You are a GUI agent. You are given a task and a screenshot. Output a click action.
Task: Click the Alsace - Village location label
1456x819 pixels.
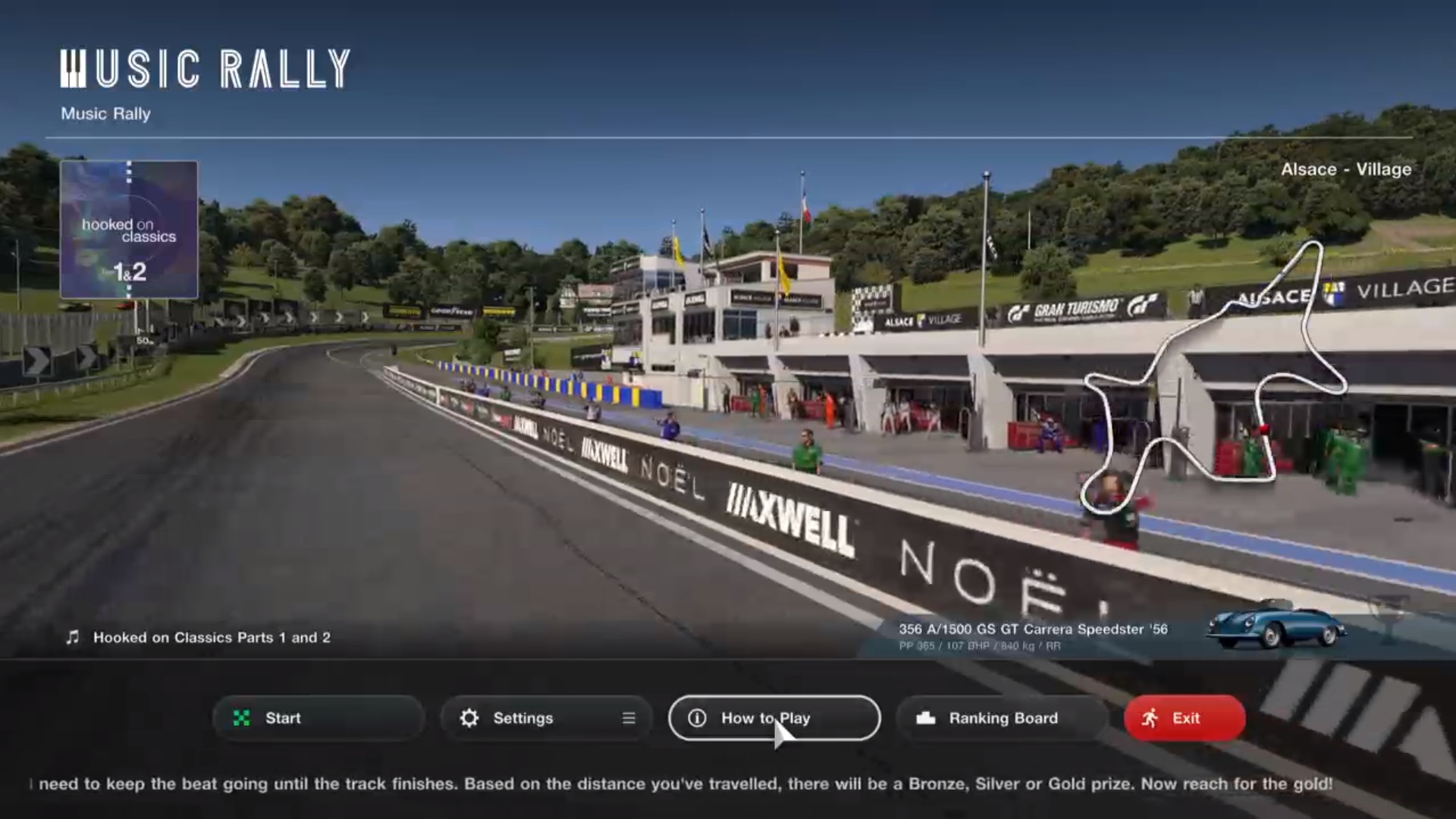click(x=1345, y=170)
